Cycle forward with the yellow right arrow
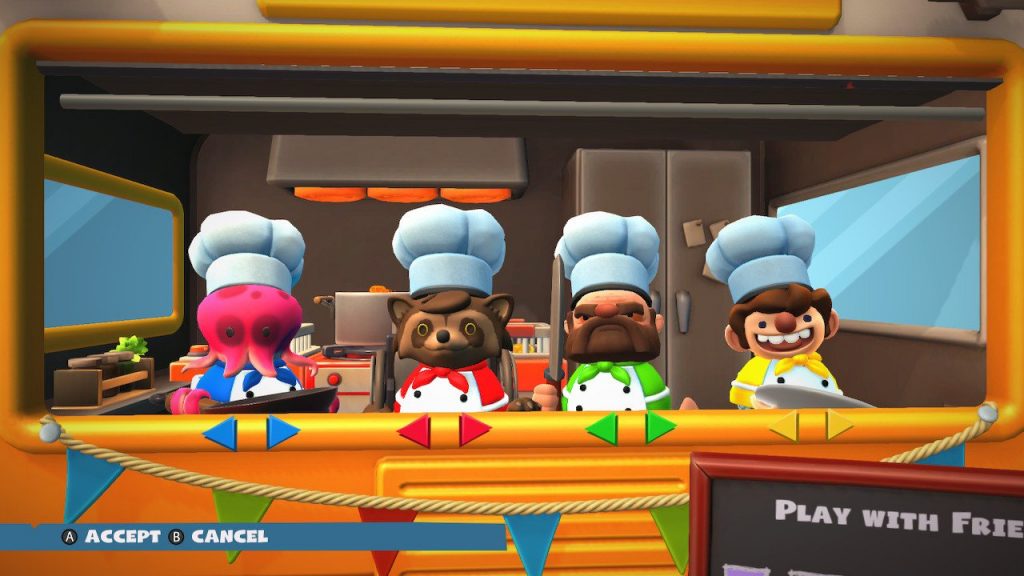1024x576 pixels. (839, 425)
